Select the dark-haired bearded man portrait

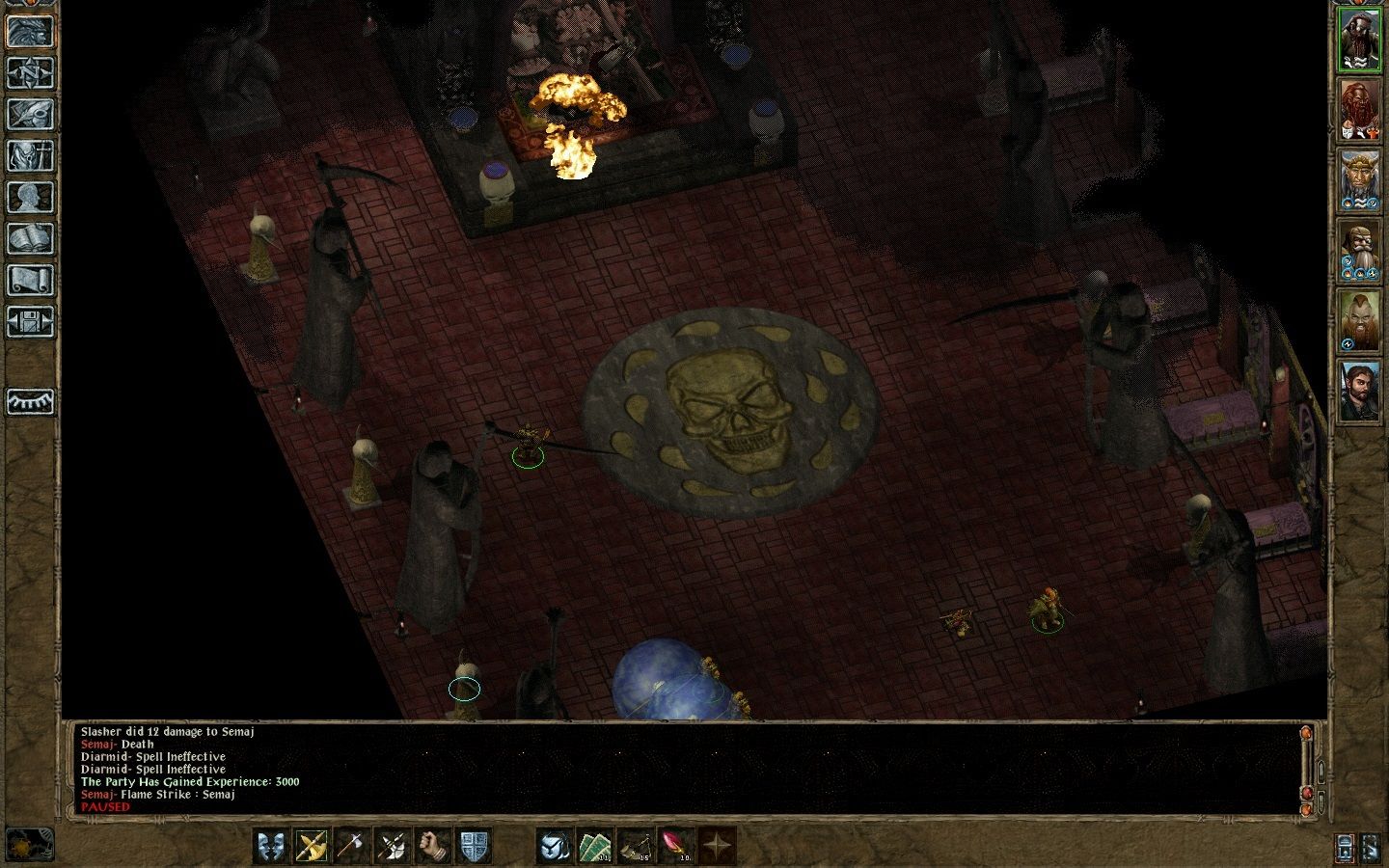pos(1359,391)
